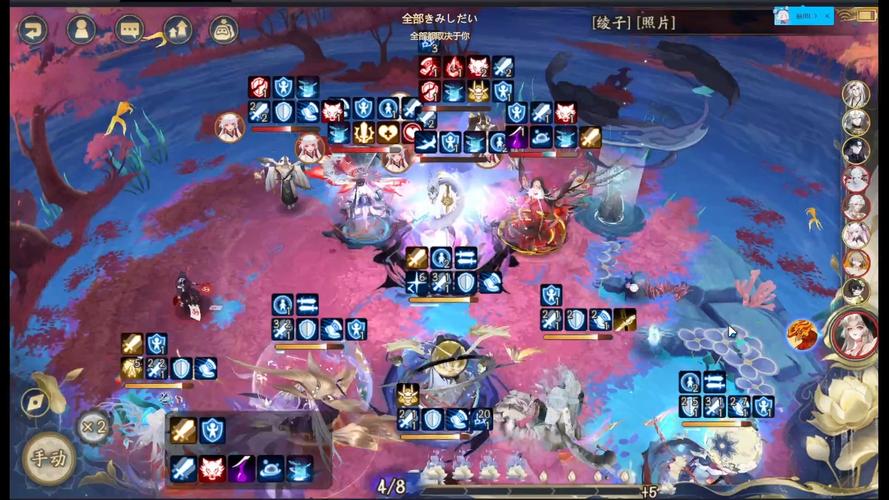Open the chat speech bubble

130,30
